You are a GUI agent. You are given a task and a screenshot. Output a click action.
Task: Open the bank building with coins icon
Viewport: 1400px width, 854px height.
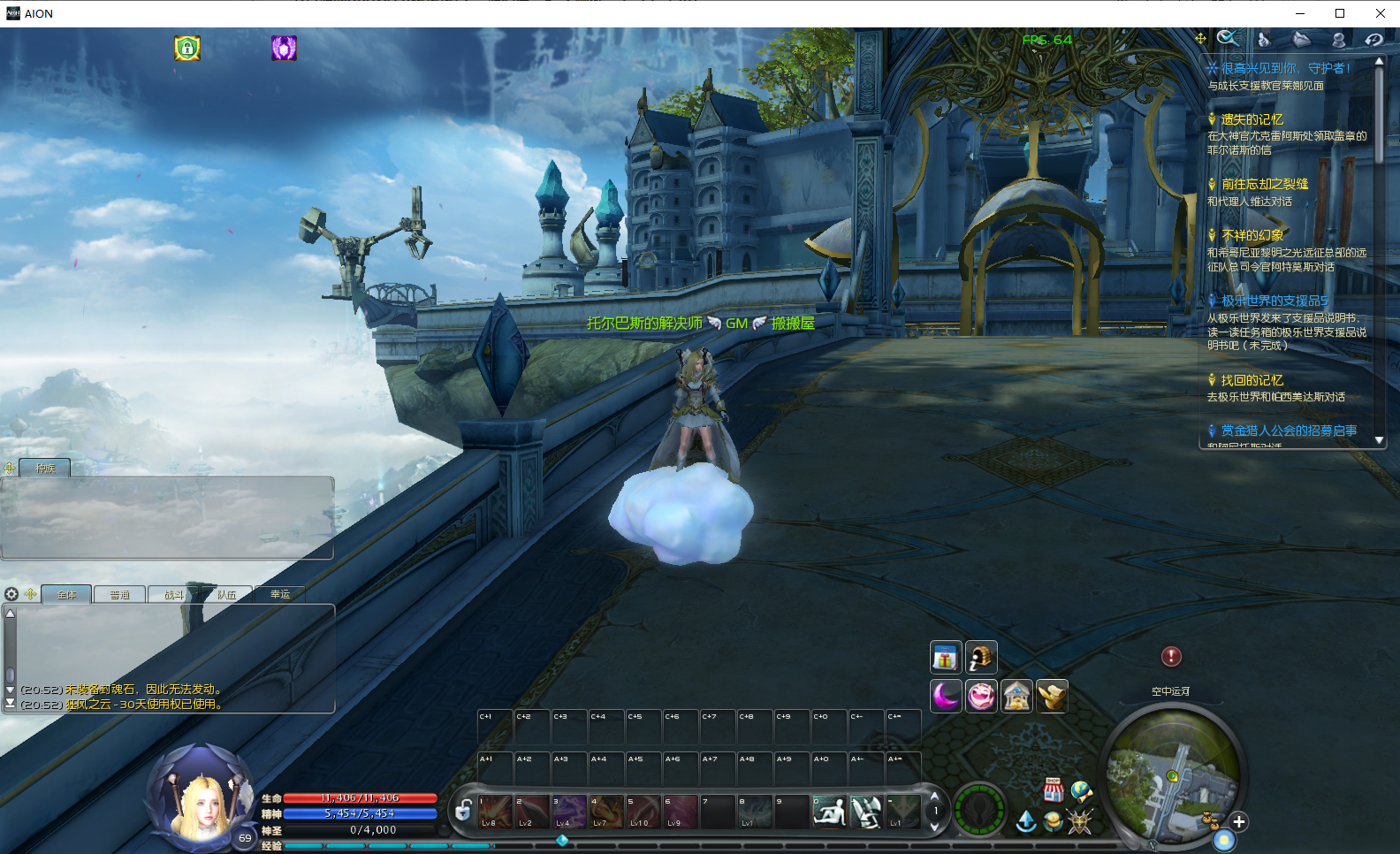coord(1017,697)
